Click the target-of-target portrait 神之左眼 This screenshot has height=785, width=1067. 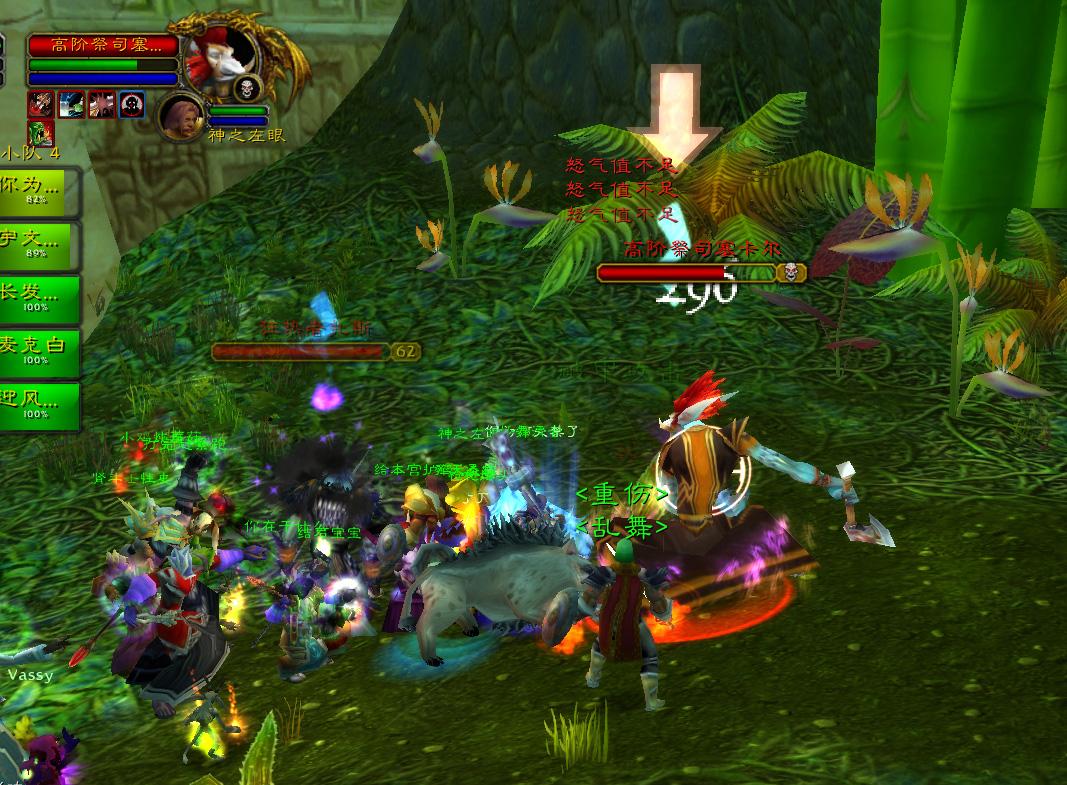click(181, 116)
